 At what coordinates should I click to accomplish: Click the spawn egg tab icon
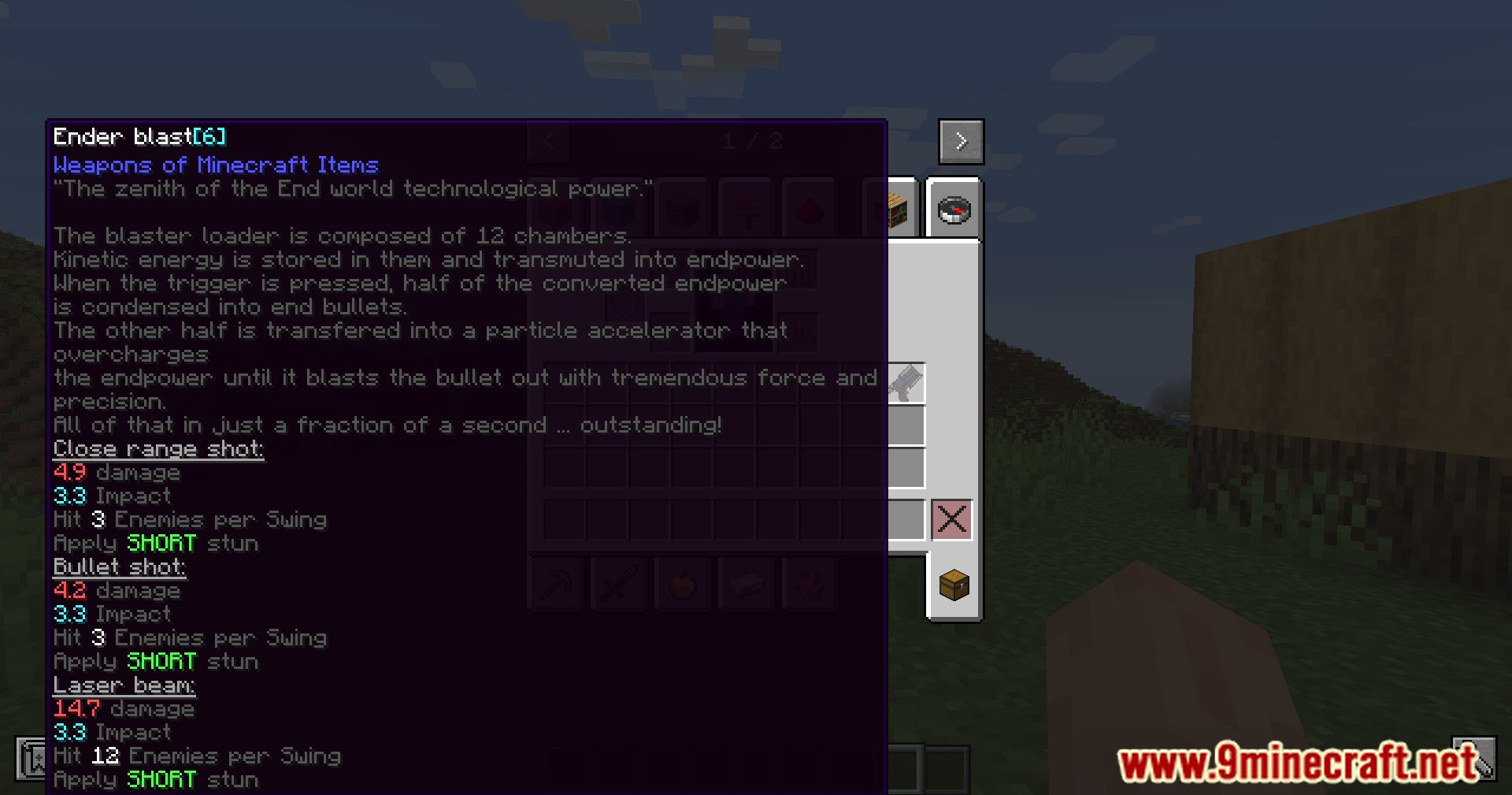[x=810, y=584]
